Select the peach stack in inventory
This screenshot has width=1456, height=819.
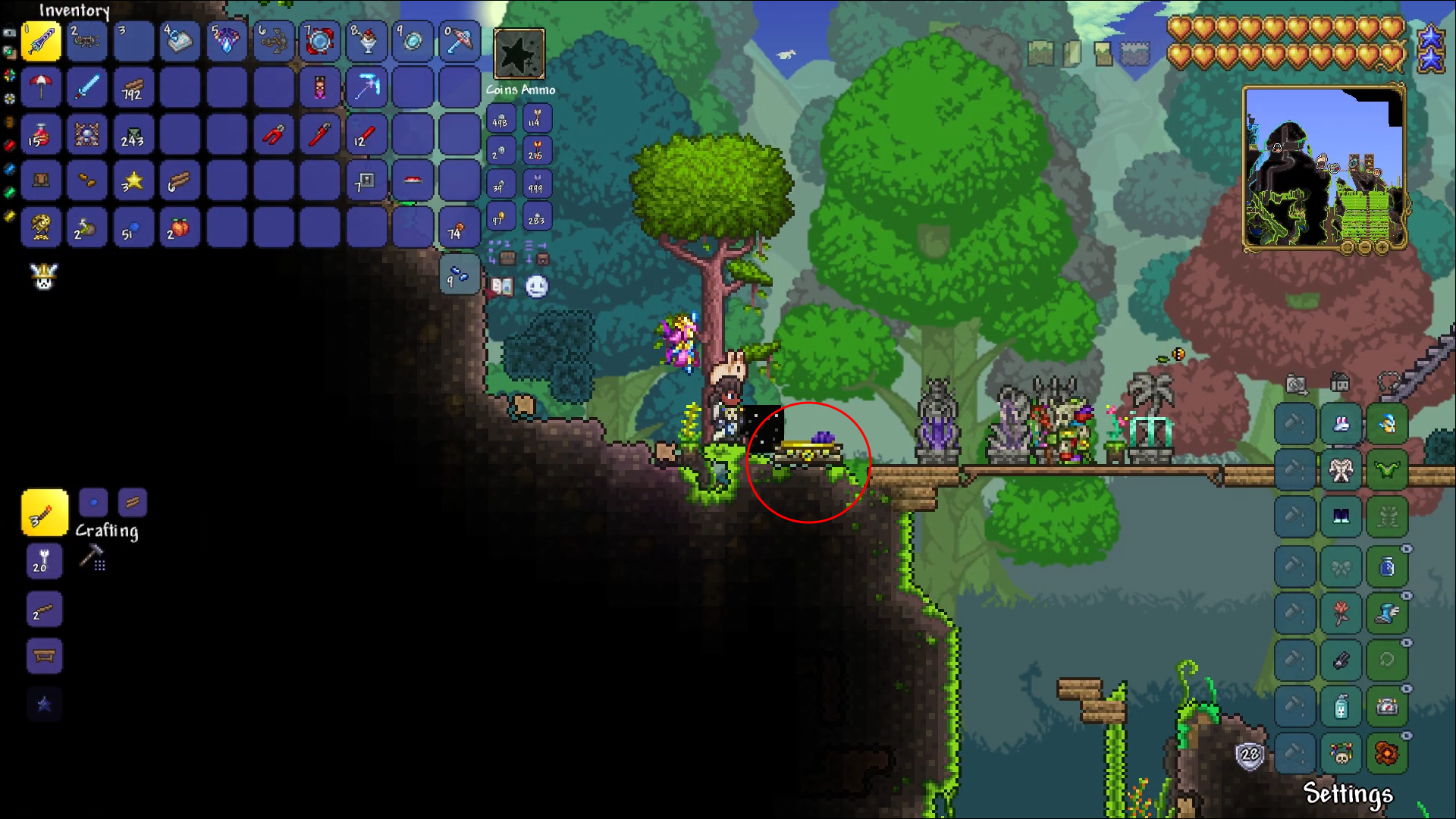click(x=179, y=228)
